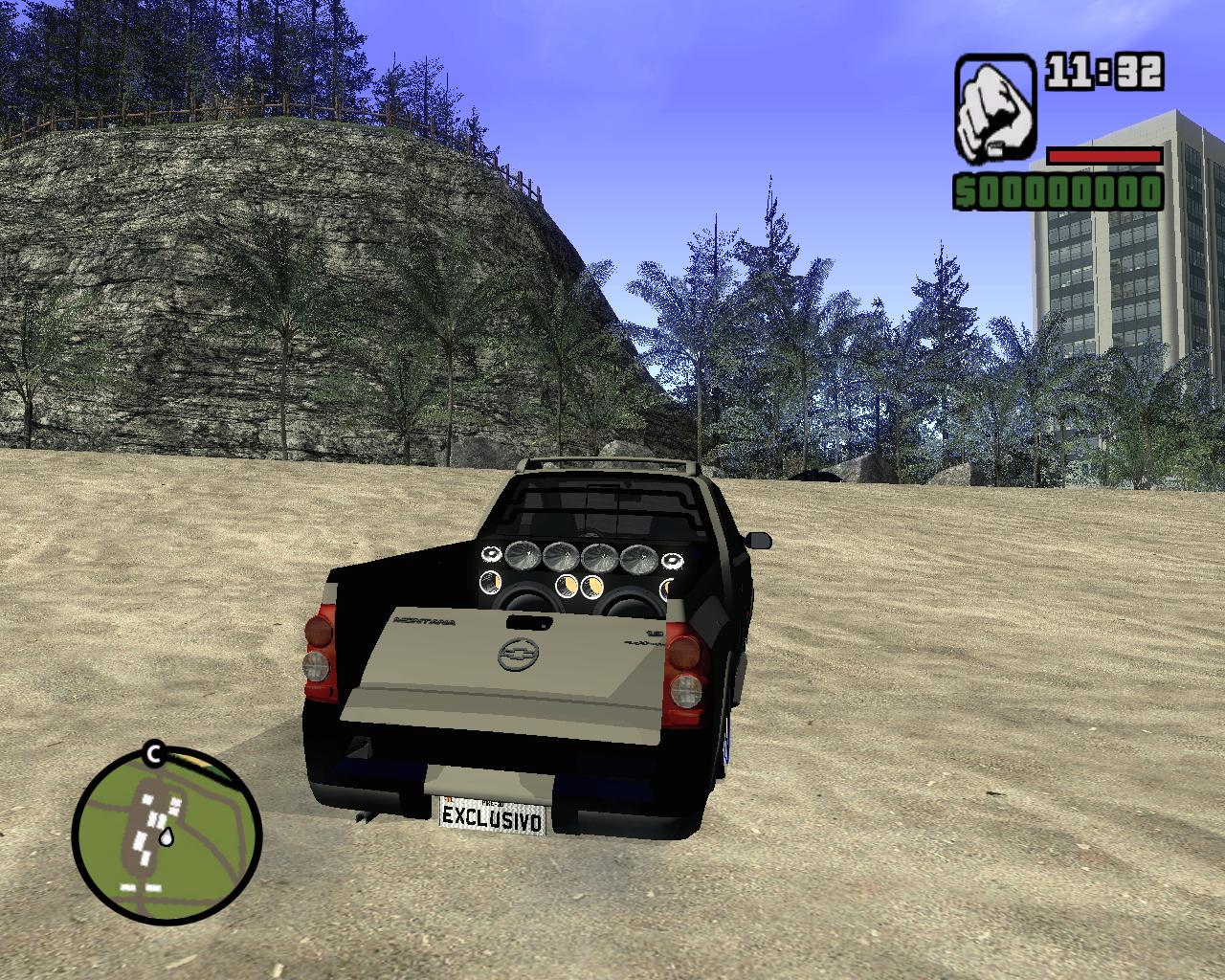Click the teardrop marker on the minimap
The height and width of the screenshot is (980, 1225).
point(167,836)
